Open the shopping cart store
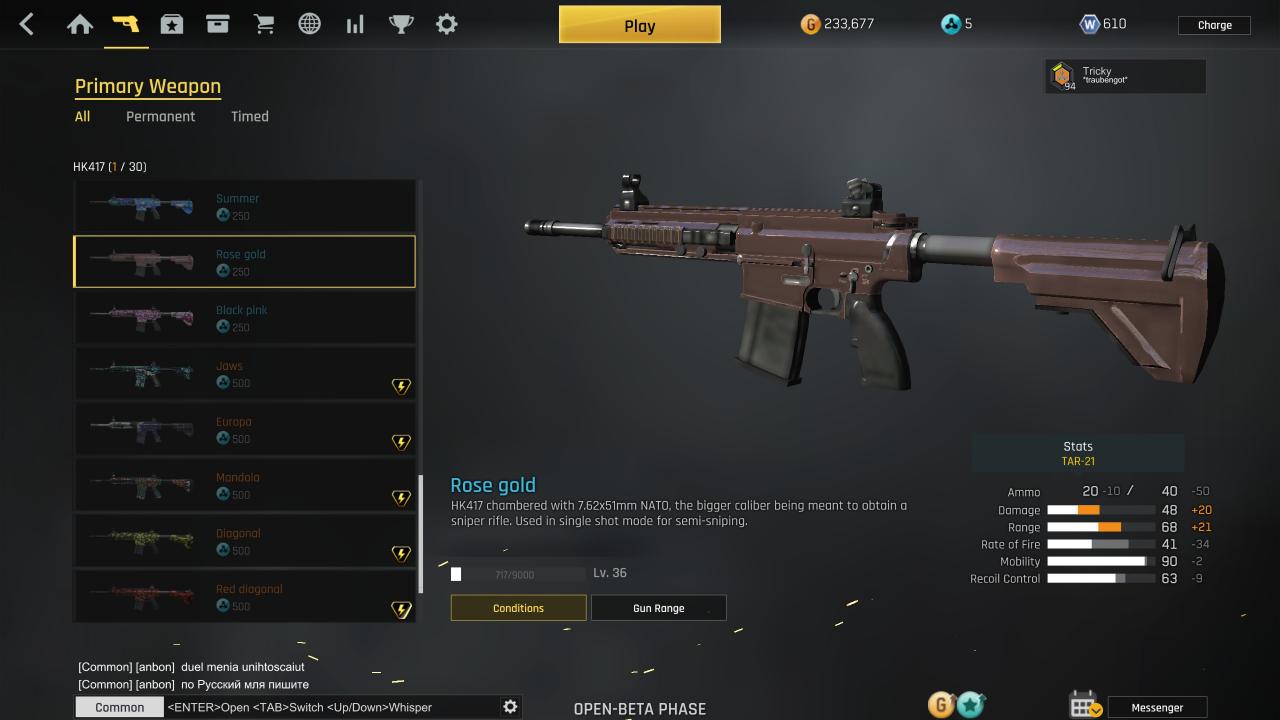This screenshot has width=1280, height=720. click(264, 24)
